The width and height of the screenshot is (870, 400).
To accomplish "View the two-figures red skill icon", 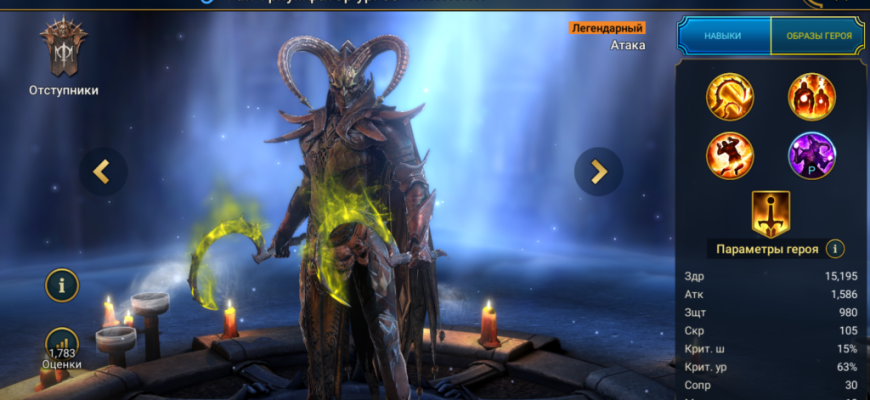I will click(812, 97).
